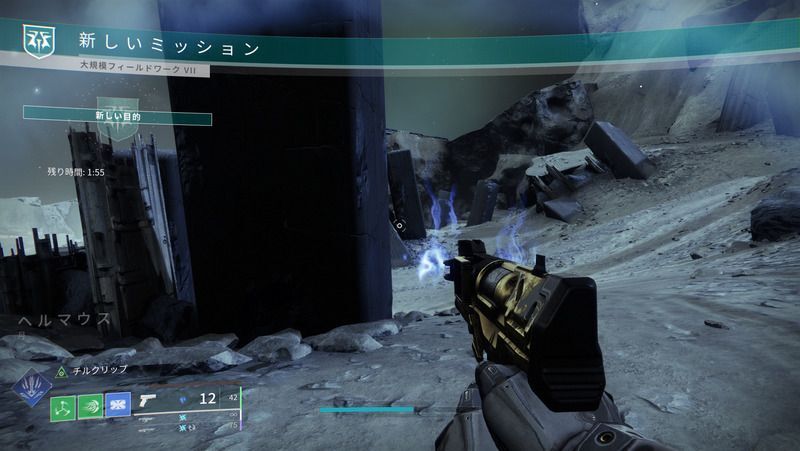The height and width of the screenshot is (451, 800).
Task: Open the 新しい目的 objective bar
Action: [x=118, y=117]
